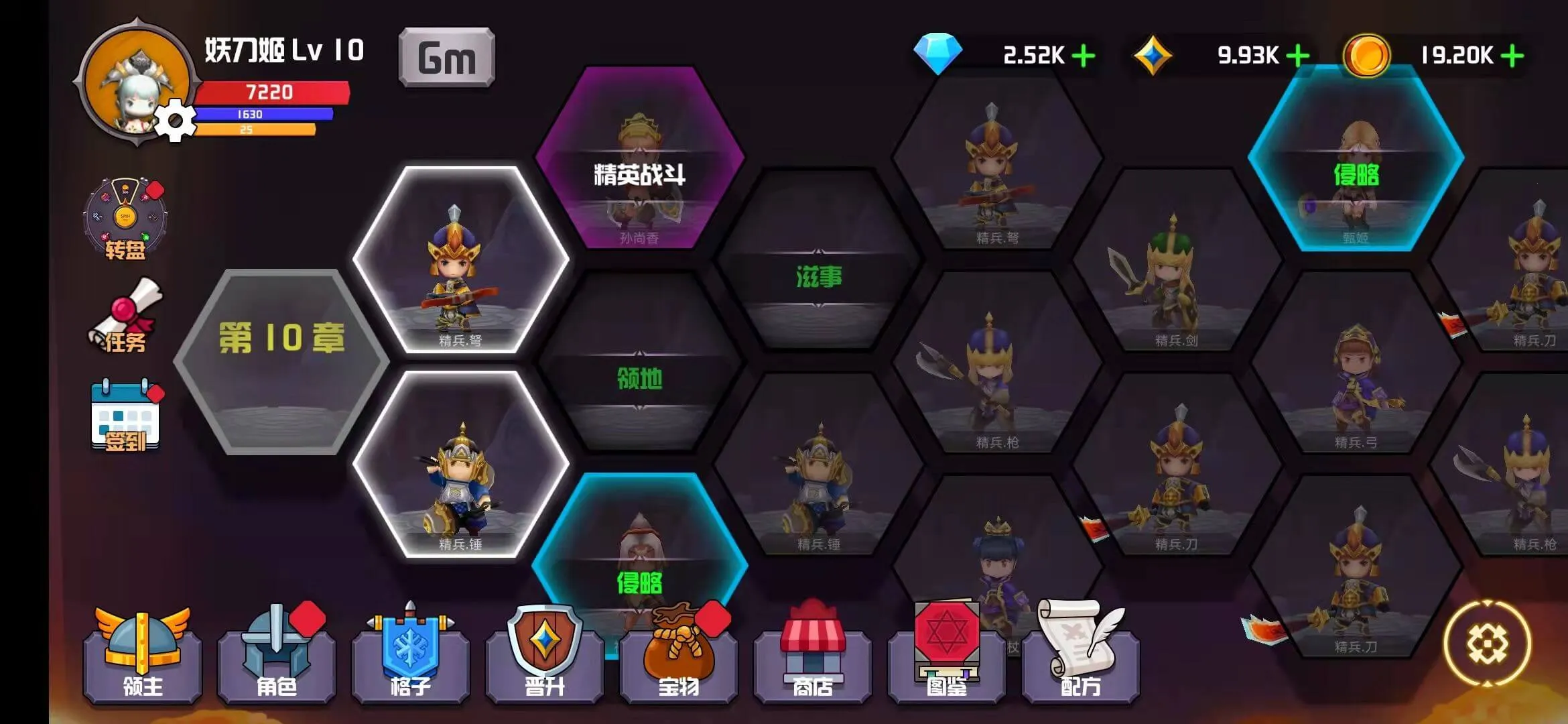Open the 签到 daily check-in calendar
The image size is (1568, 724).
point(125,416)
